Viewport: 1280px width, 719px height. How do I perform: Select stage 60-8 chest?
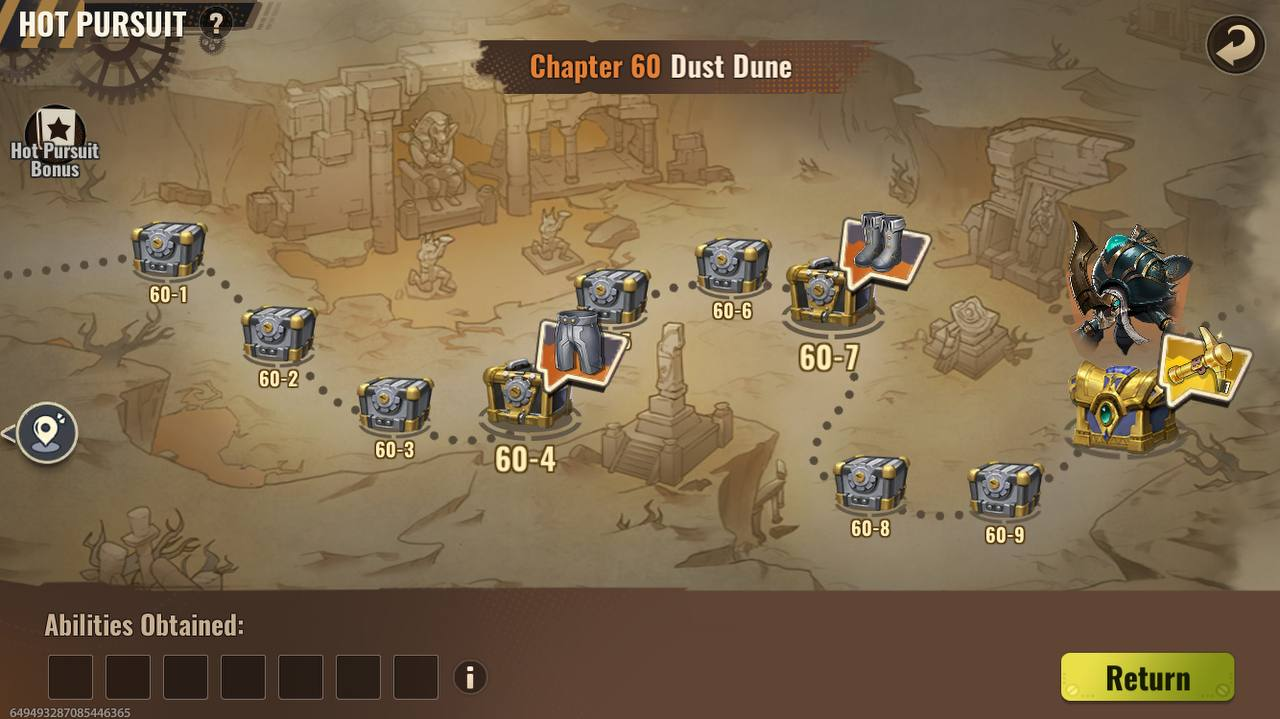click(871, 484)
